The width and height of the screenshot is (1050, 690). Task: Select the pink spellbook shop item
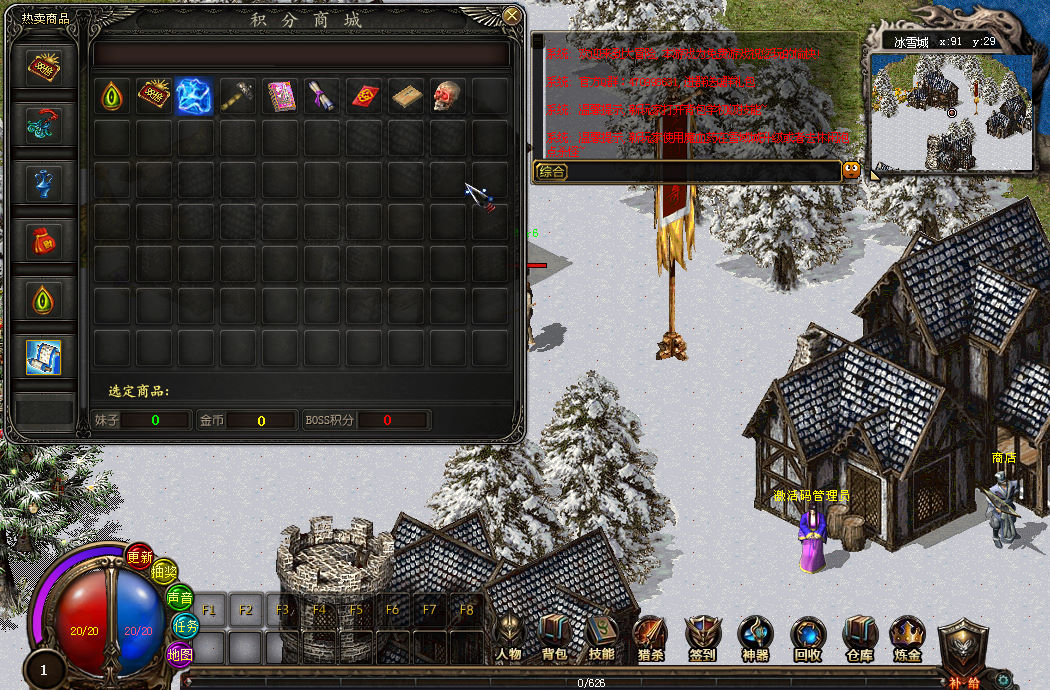[x=279, y=96]
